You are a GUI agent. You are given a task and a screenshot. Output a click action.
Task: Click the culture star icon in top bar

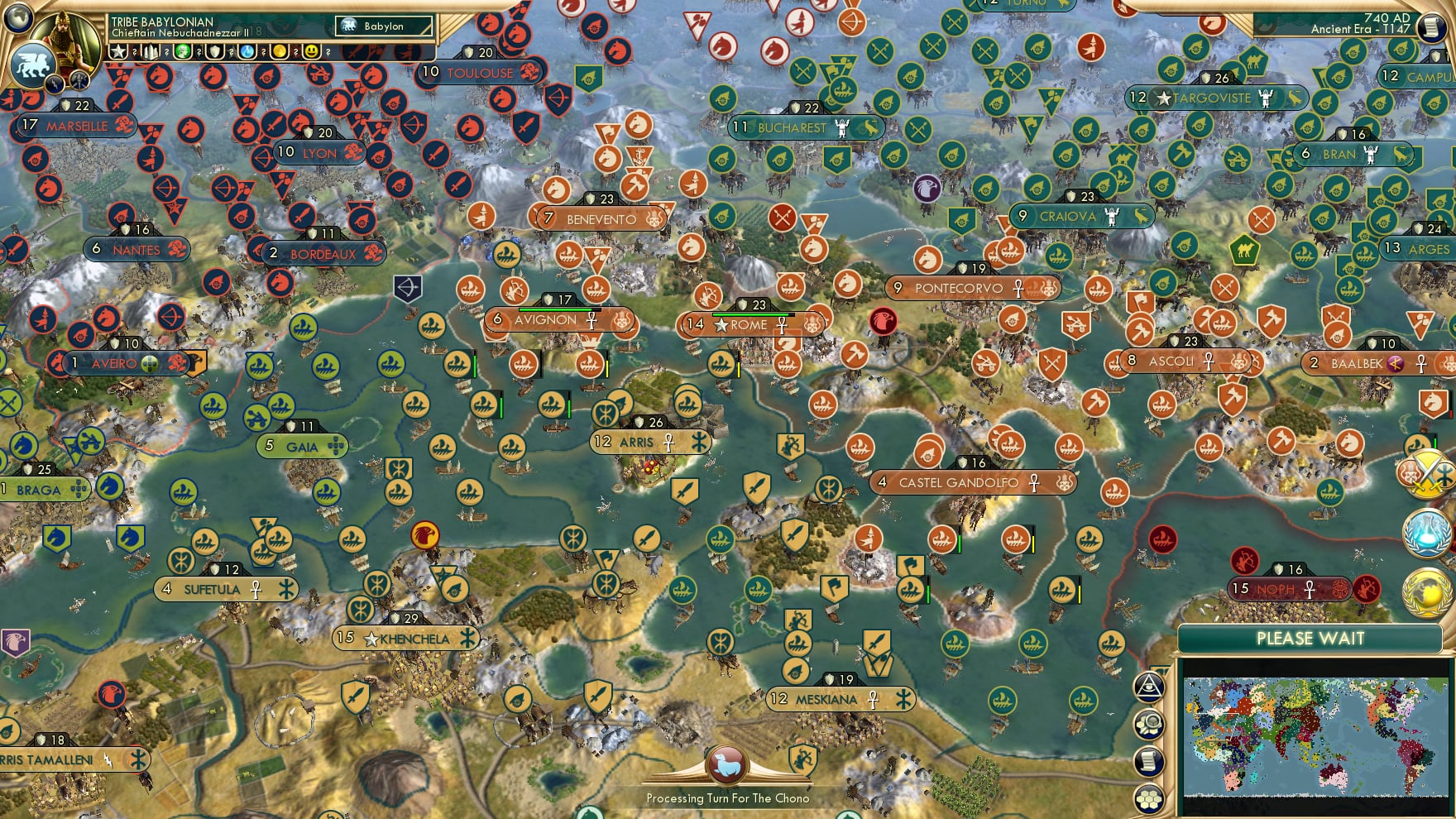pyautogui.click(x=118, y=51)
